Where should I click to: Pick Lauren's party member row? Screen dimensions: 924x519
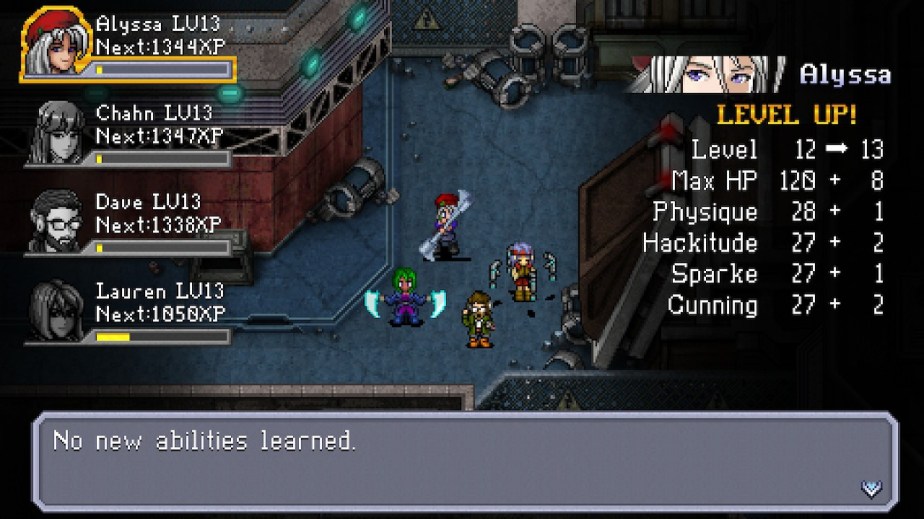point(130,311)
